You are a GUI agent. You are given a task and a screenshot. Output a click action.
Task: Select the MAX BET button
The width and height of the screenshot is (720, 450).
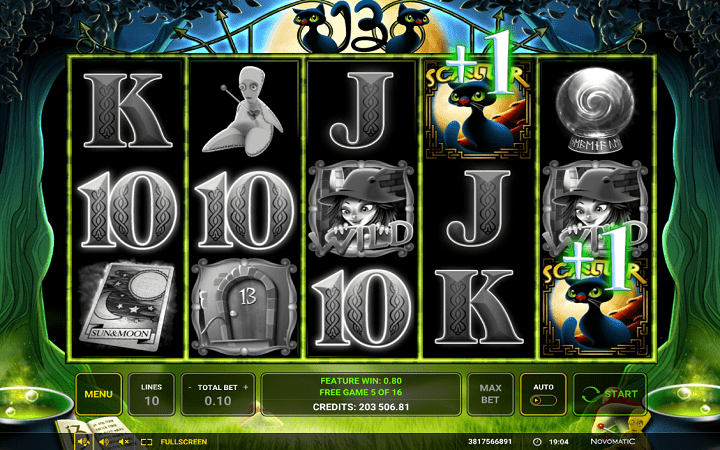(490, 394)
